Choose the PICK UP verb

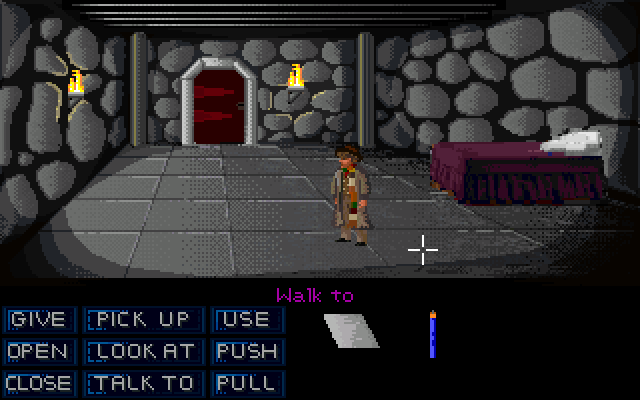(141, 320)
